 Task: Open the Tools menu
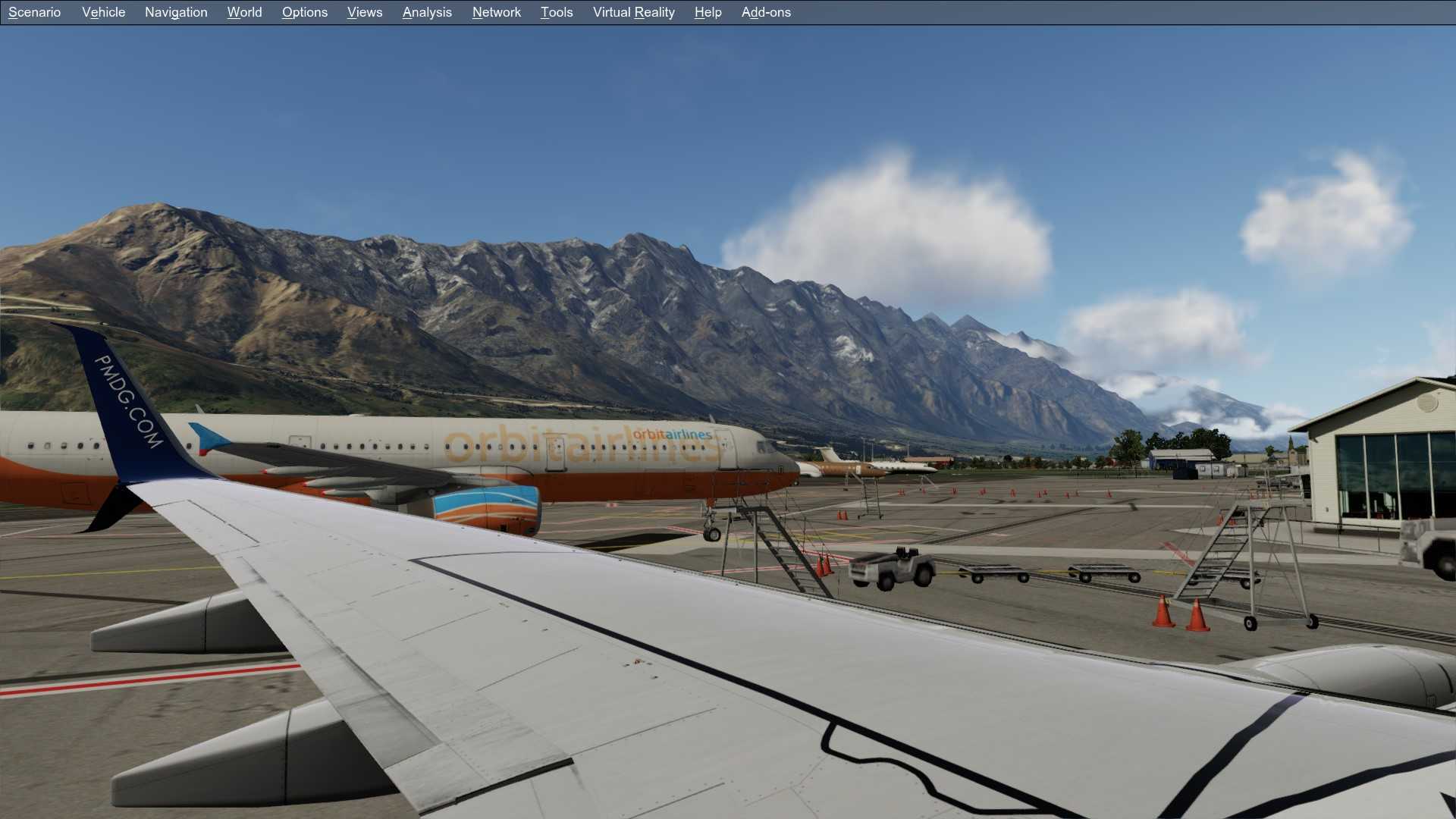[x=556, y=11]
